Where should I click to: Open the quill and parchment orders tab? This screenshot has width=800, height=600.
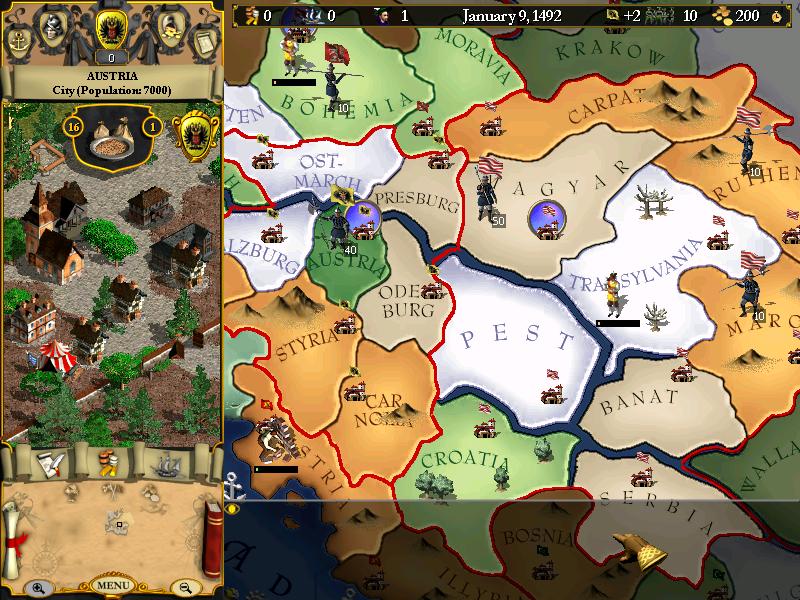(48, 463)
